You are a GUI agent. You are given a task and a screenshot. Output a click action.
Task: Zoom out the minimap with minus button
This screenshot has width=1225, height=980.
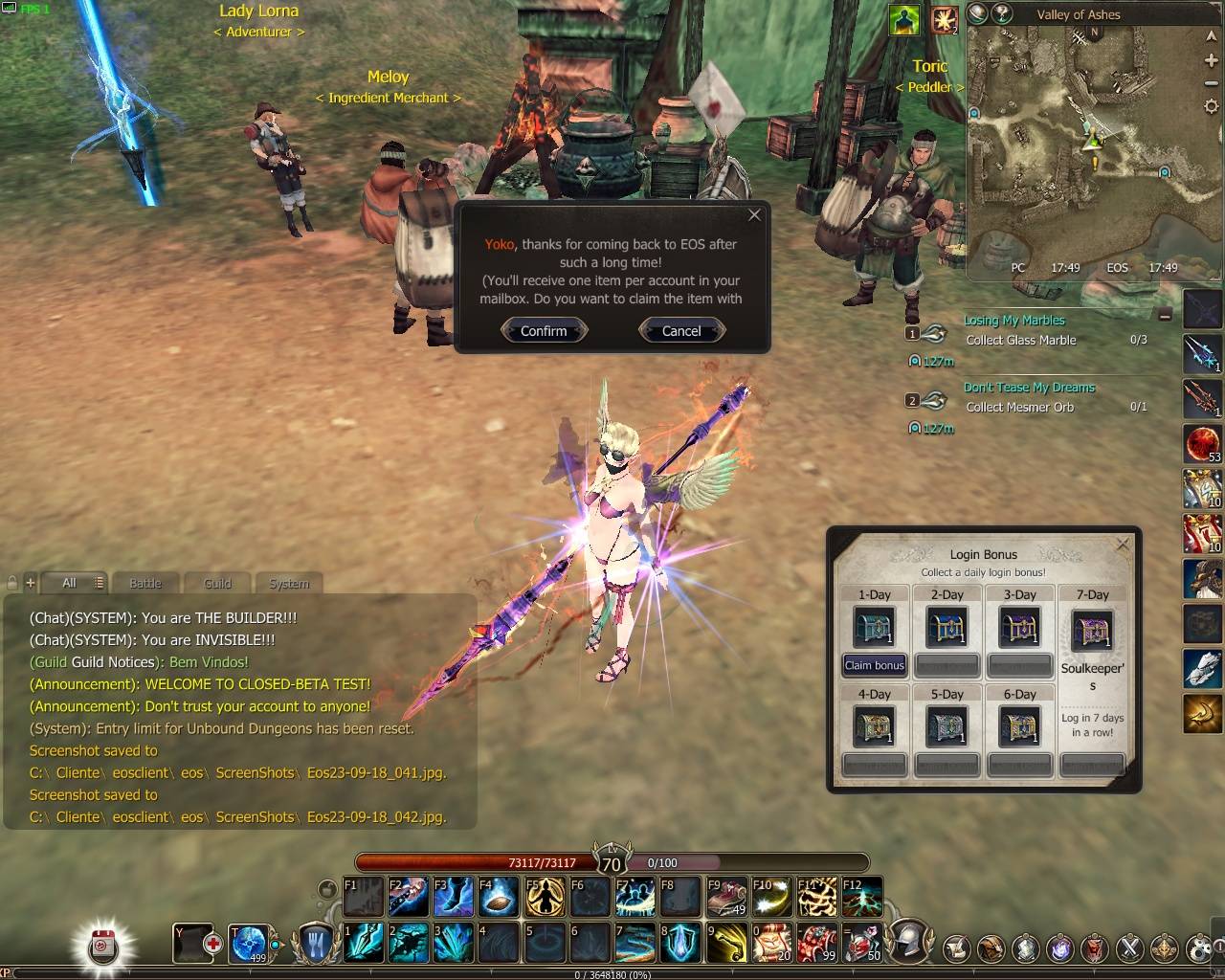[1211, 84]
